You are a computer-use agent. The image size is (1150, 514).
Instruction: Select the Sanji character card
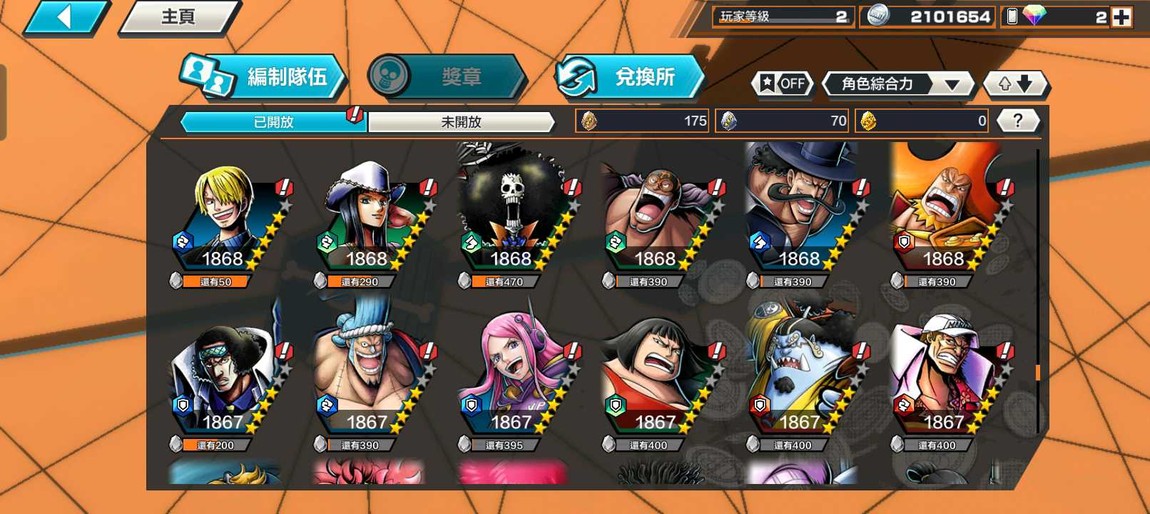tap(227, 222)
